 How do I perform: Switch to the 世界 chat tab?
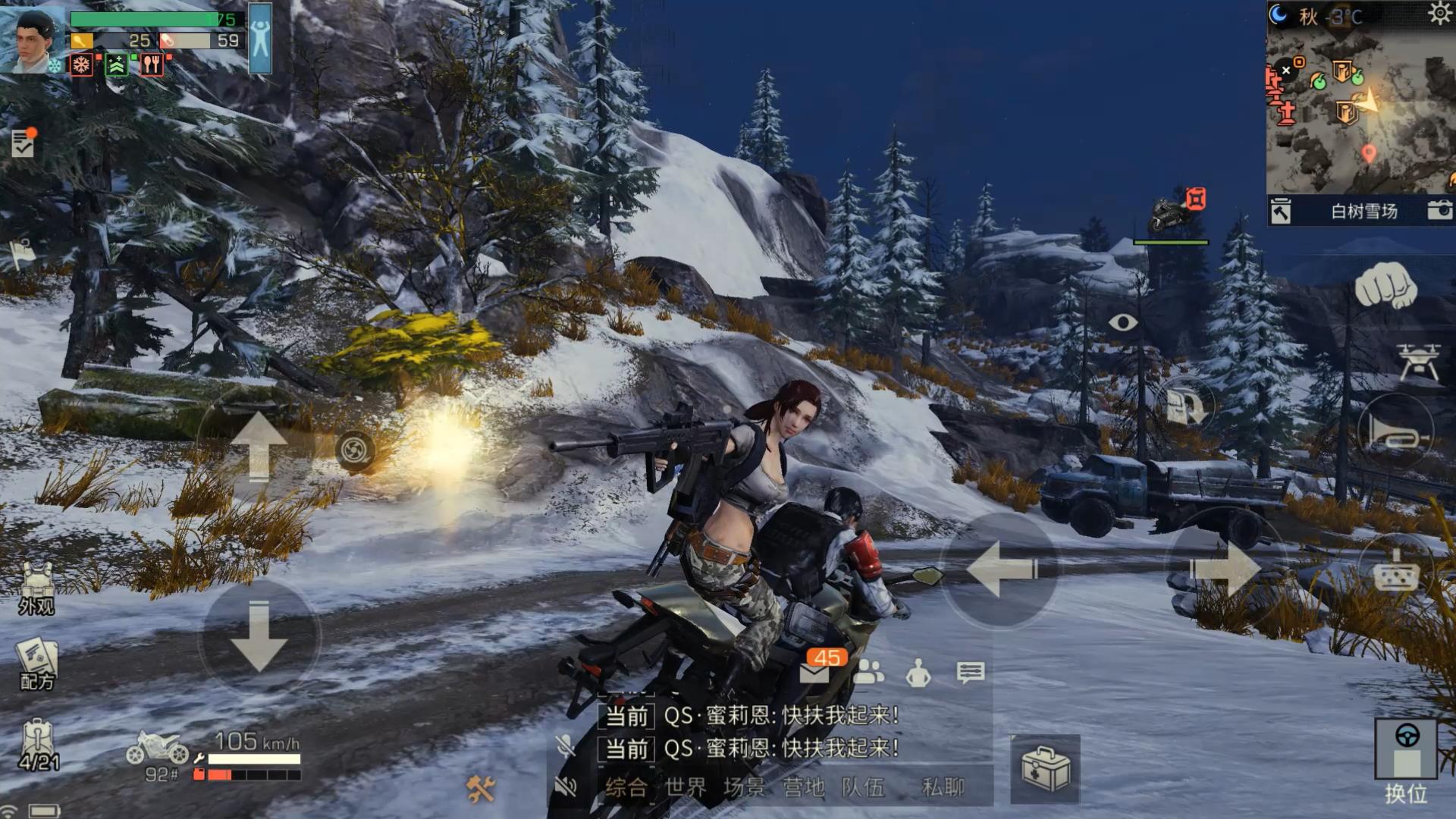click(x=686, y=787)
